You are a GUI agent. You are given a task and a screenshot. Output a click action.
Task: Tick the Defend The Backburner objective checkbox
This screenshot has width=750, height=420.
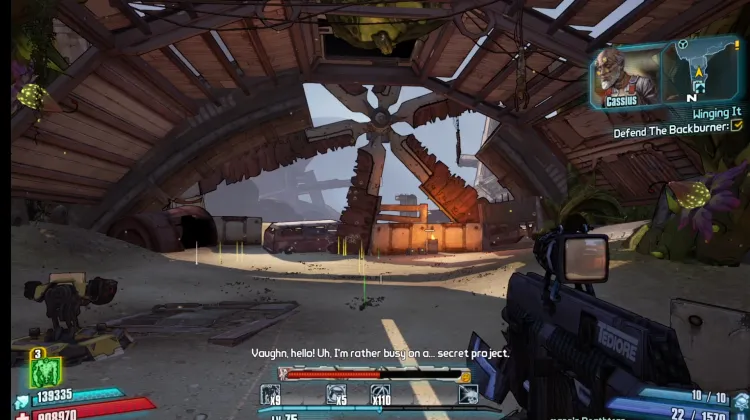click(737, 126)
